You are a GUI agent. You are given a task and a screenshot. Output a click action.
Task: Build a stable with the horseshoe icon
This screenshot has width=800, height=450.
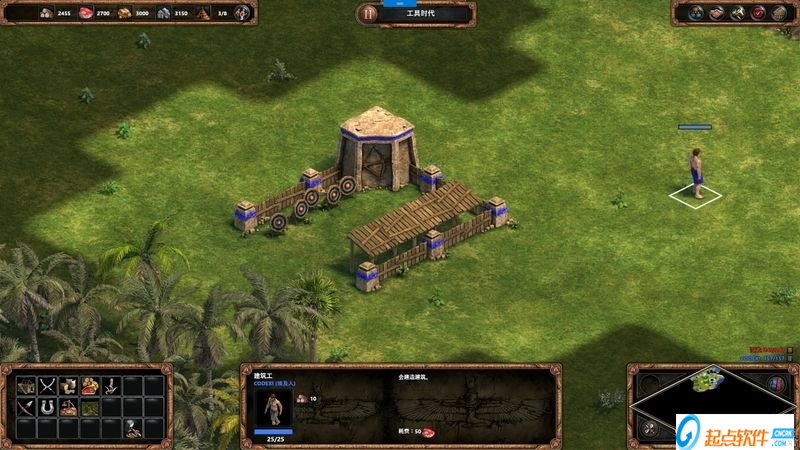pyautogui.click(x=46, y=407)
